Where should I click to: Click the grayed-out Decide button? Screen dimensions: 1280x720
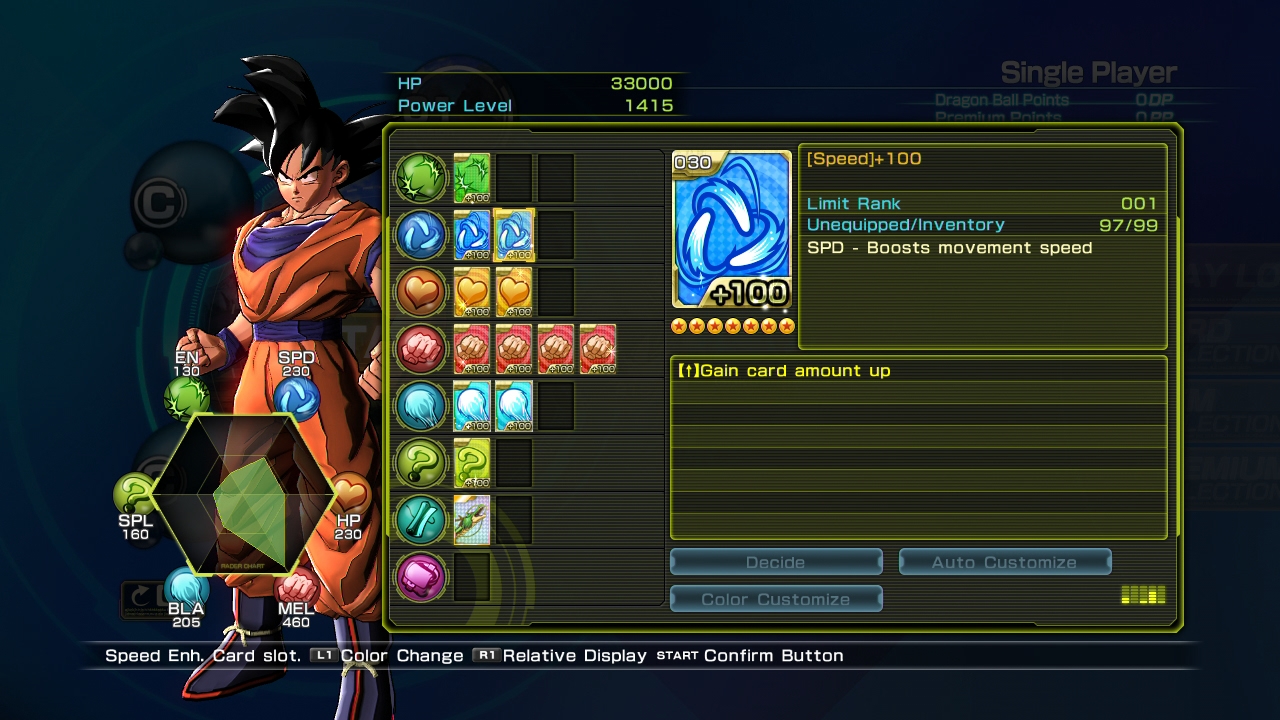[776, 562]
